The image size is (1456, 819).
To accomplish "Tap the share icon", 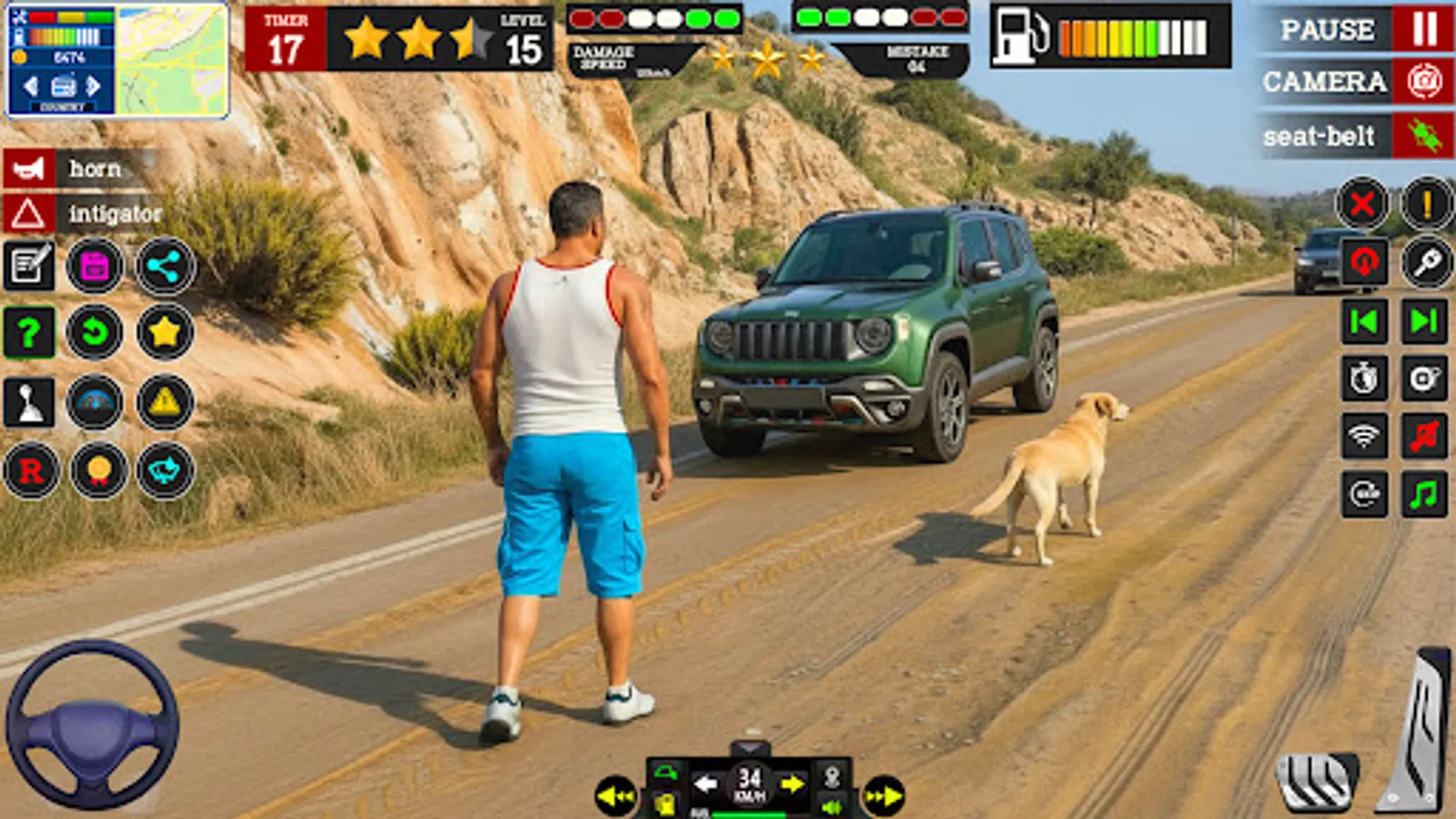I will [x=162, y=268].
